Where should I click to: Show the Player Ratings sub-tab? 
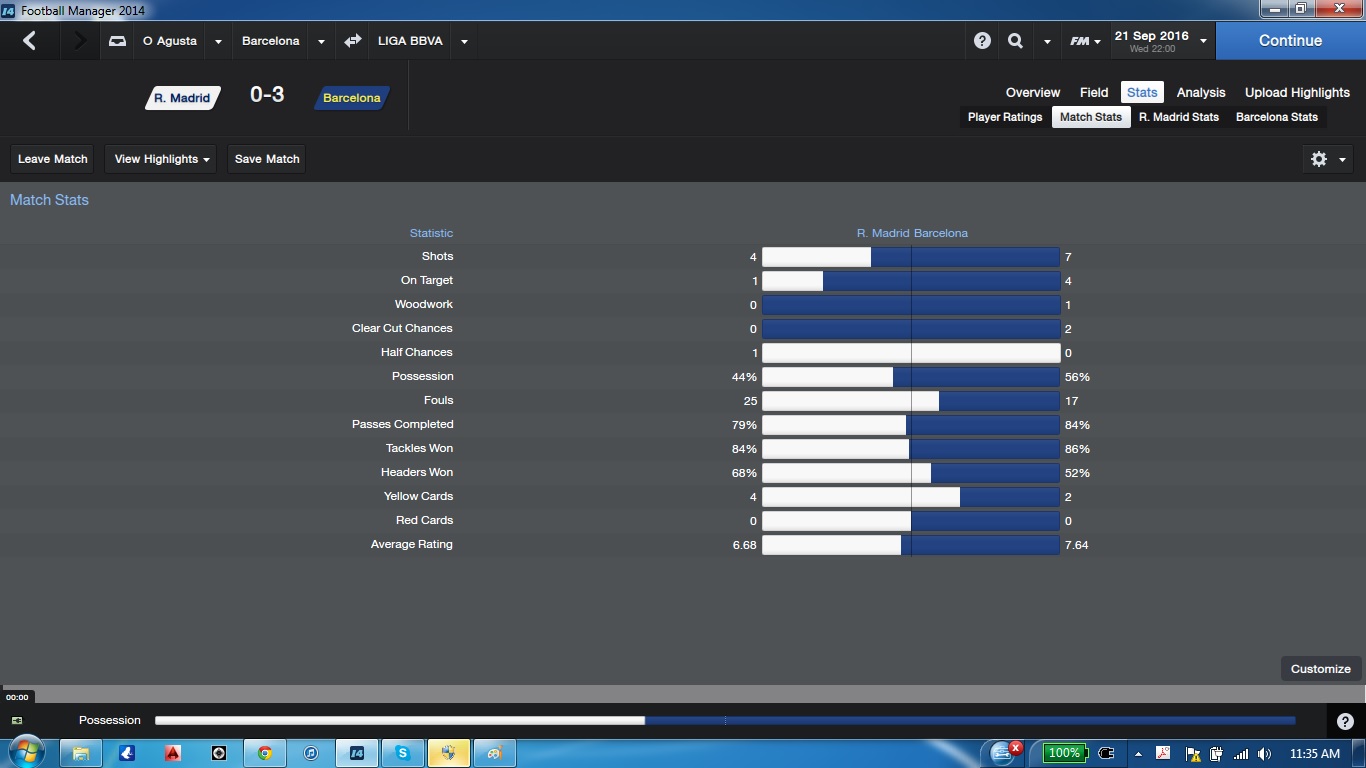1005,117
